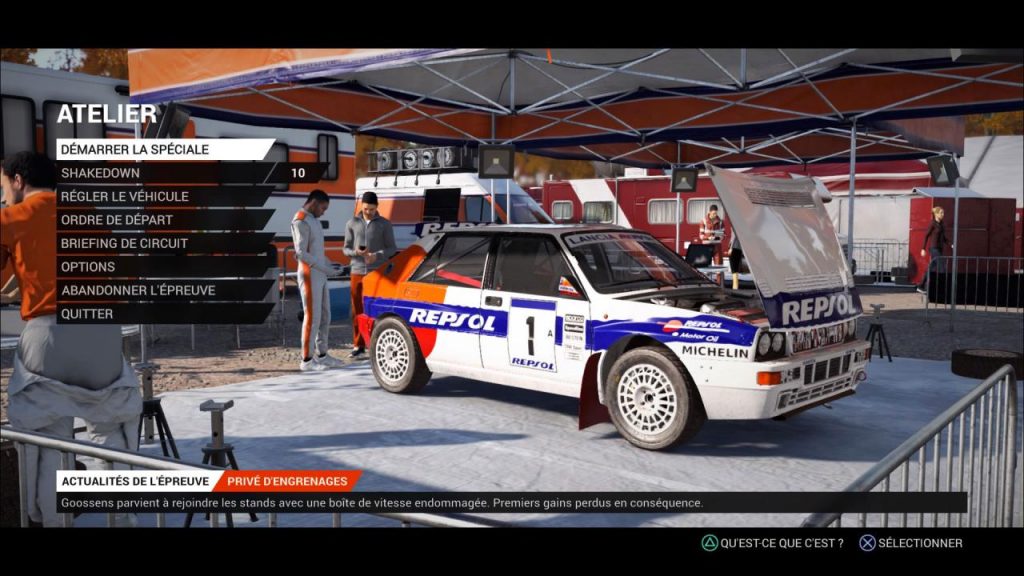Open the Options menu entry
The width and height of the screenshot is (1024, 576).
pos(88,267)
